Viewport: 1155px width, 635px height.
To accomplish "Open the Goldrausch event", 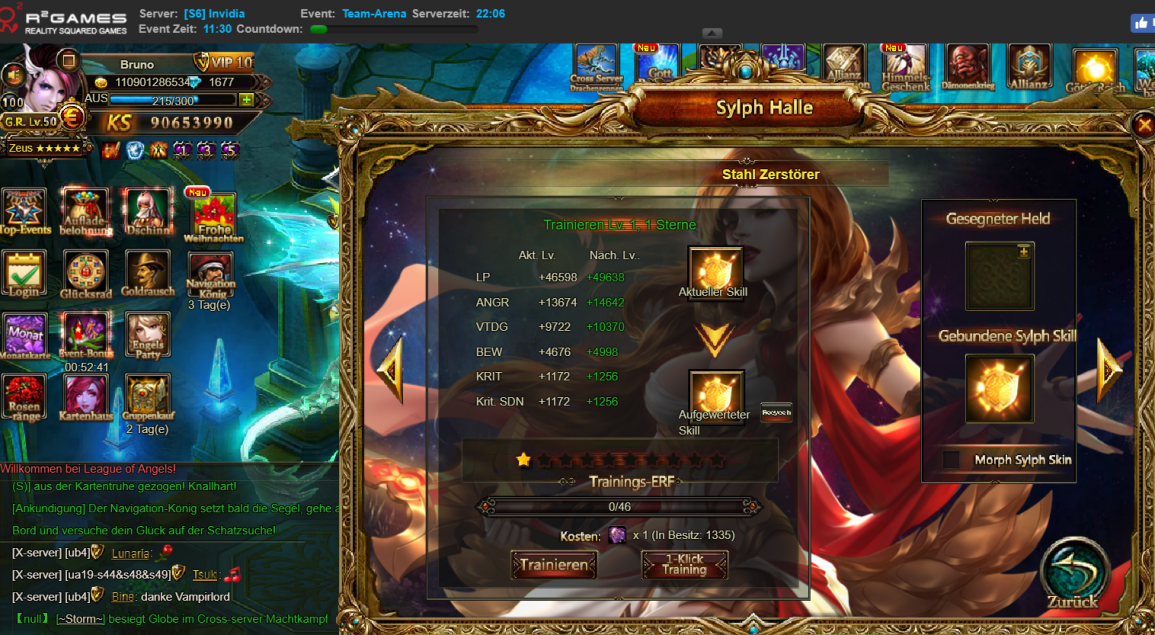I will click(x=147, y=273).
